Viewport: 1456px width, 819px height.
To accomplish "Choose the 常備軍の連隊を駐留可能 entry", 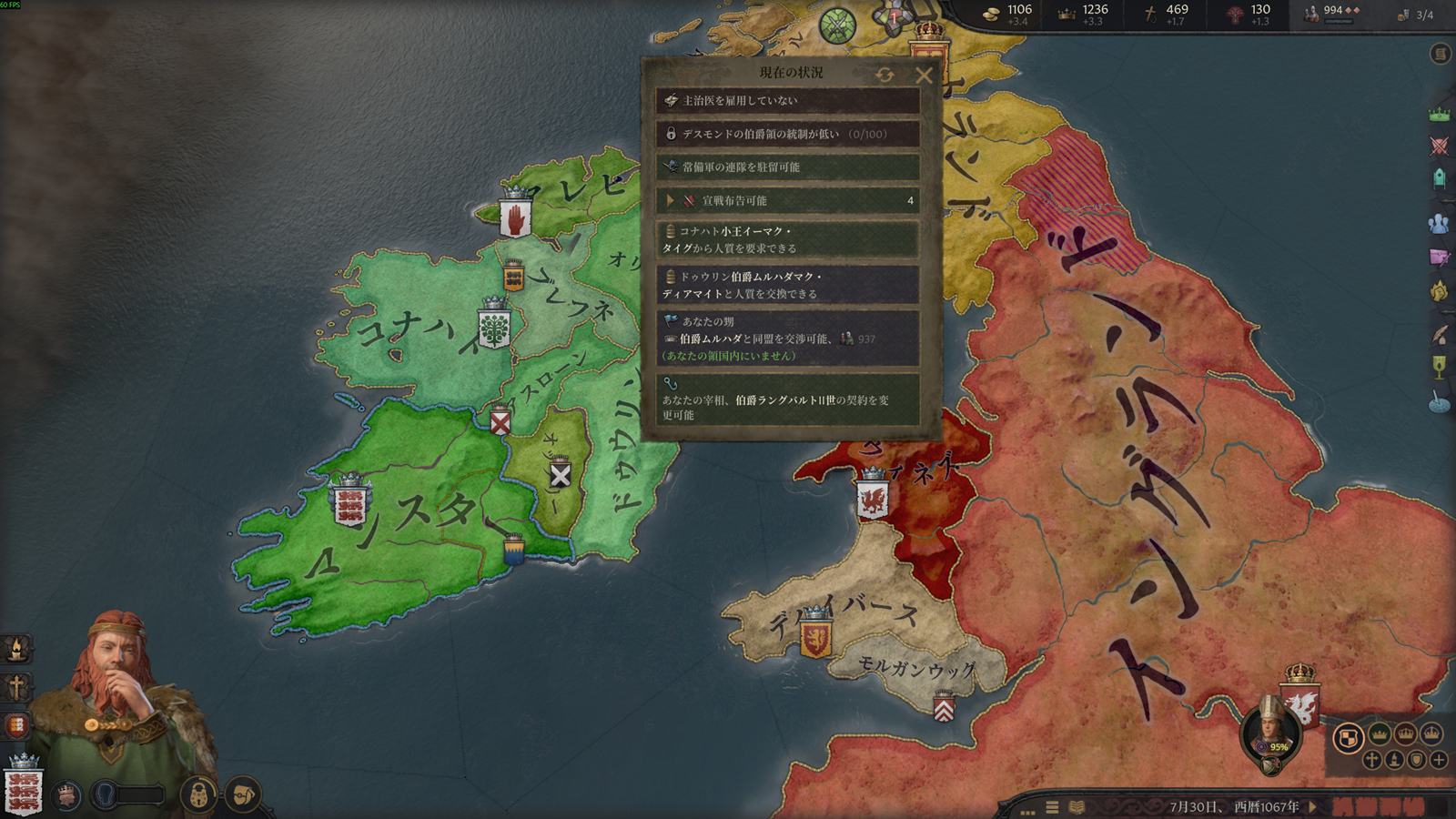I will point(787,167).
